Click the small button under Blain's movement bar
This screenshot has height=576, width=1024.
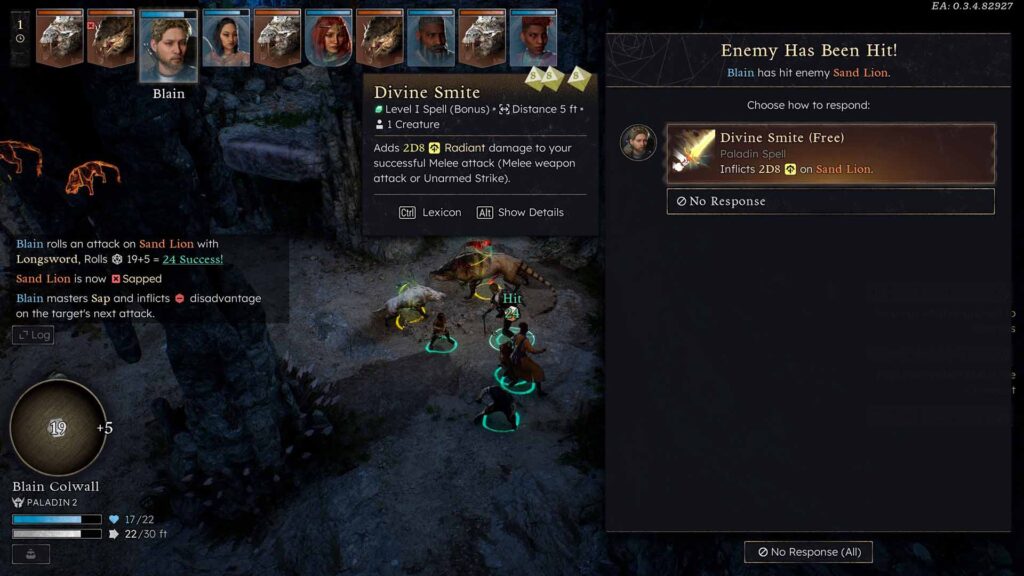(31, 553)
